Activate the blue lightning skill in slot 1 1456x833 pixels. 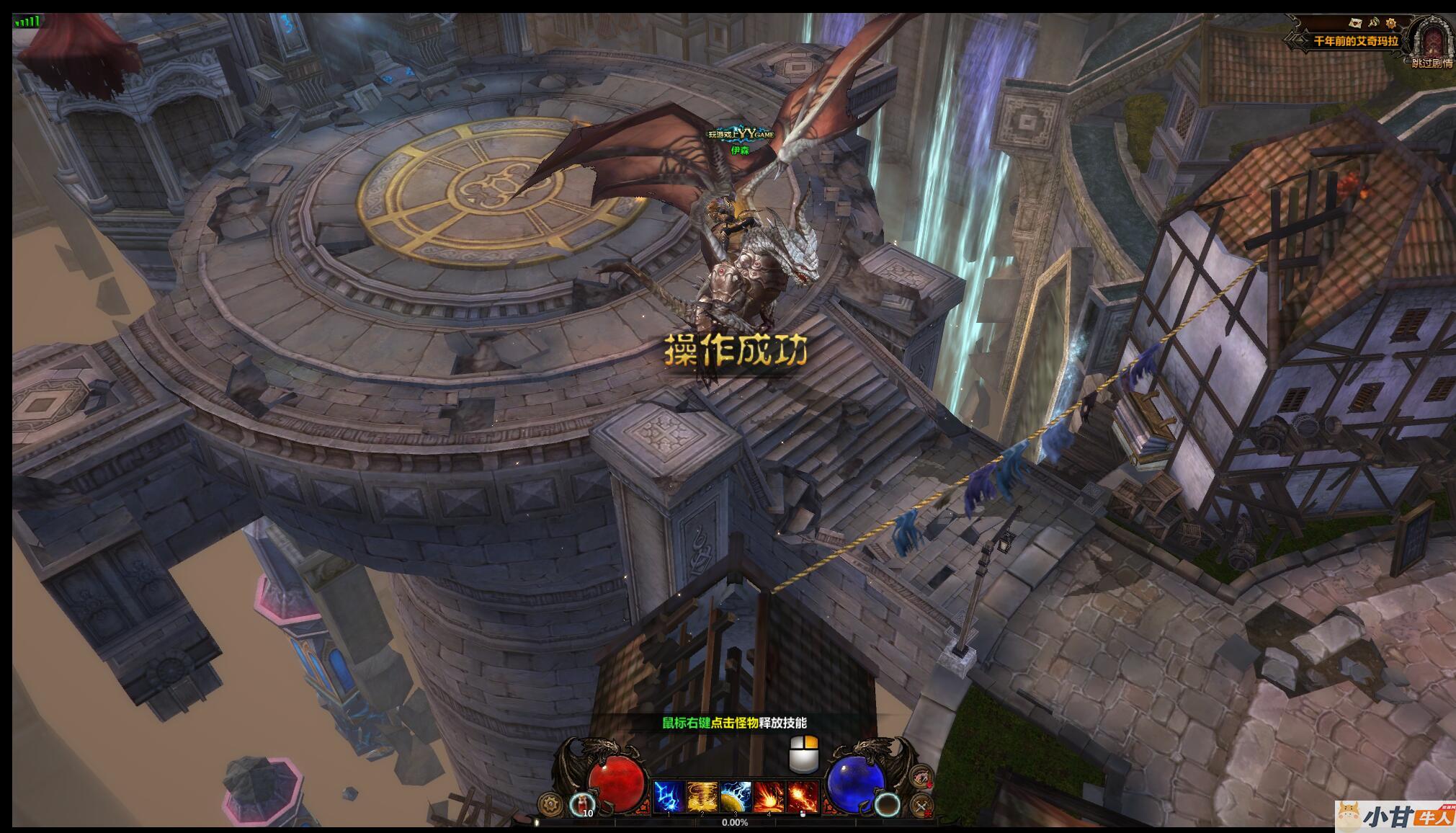pos(668,797)
